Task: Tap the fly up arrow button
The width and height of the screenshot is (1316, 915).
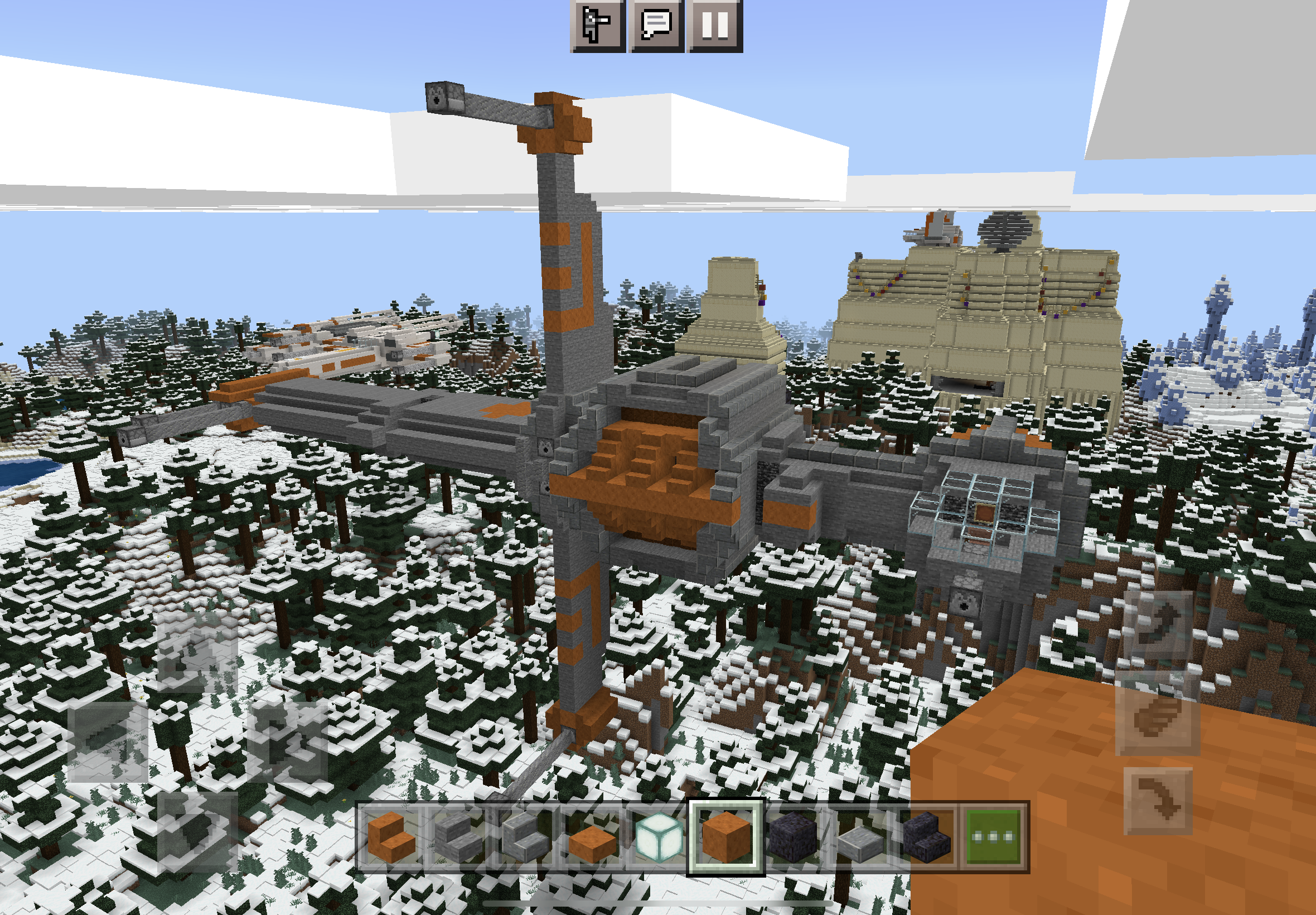Action: 1157,626
